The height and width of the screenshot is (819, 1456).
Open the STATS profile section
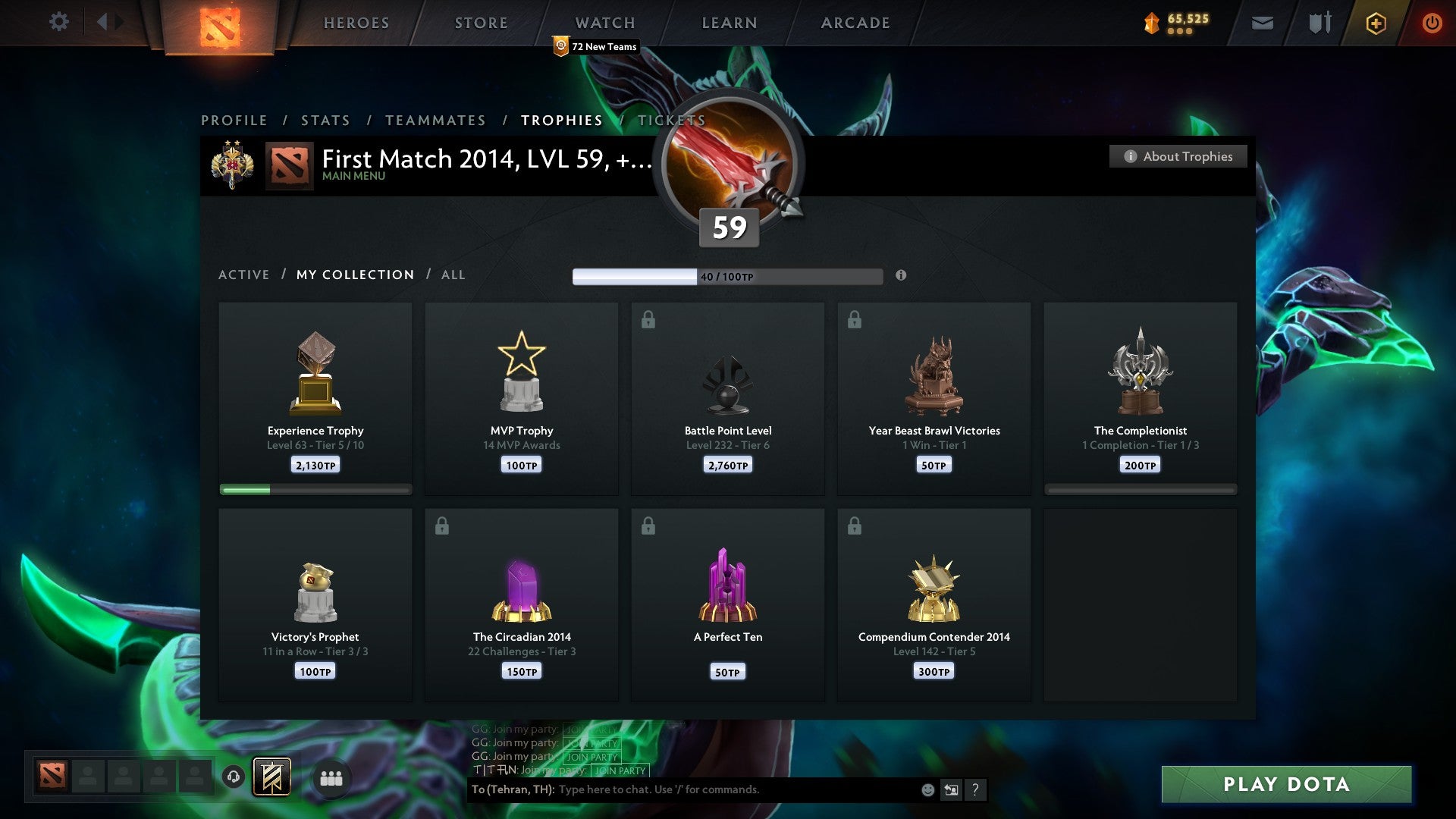[325, 121]
